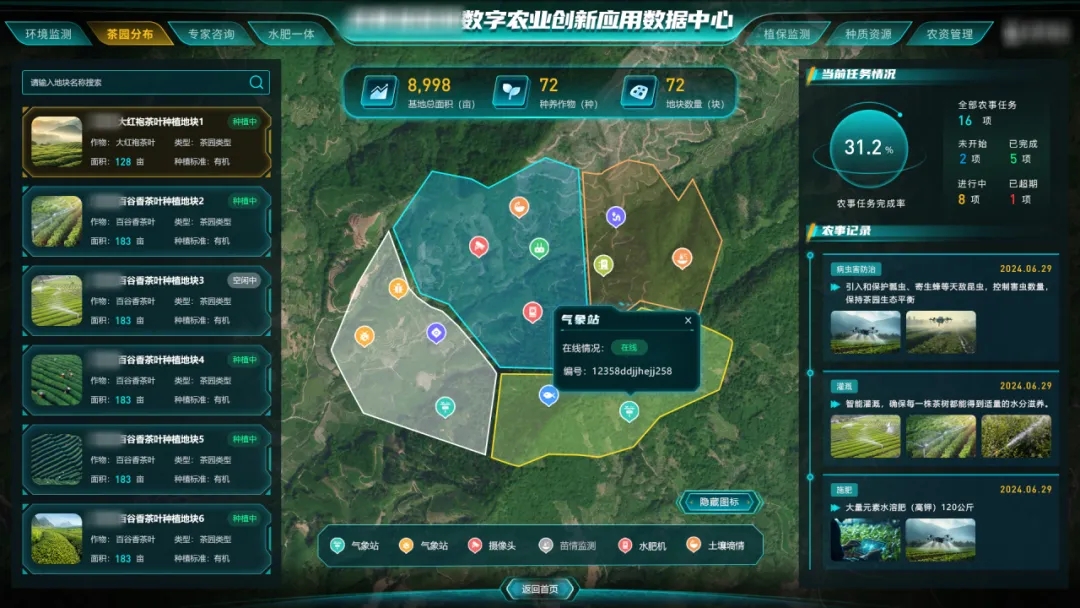Viewport: 1080px width, 608px height.
Task: Close the 气象站 popup
Action: tap(688, 321)
